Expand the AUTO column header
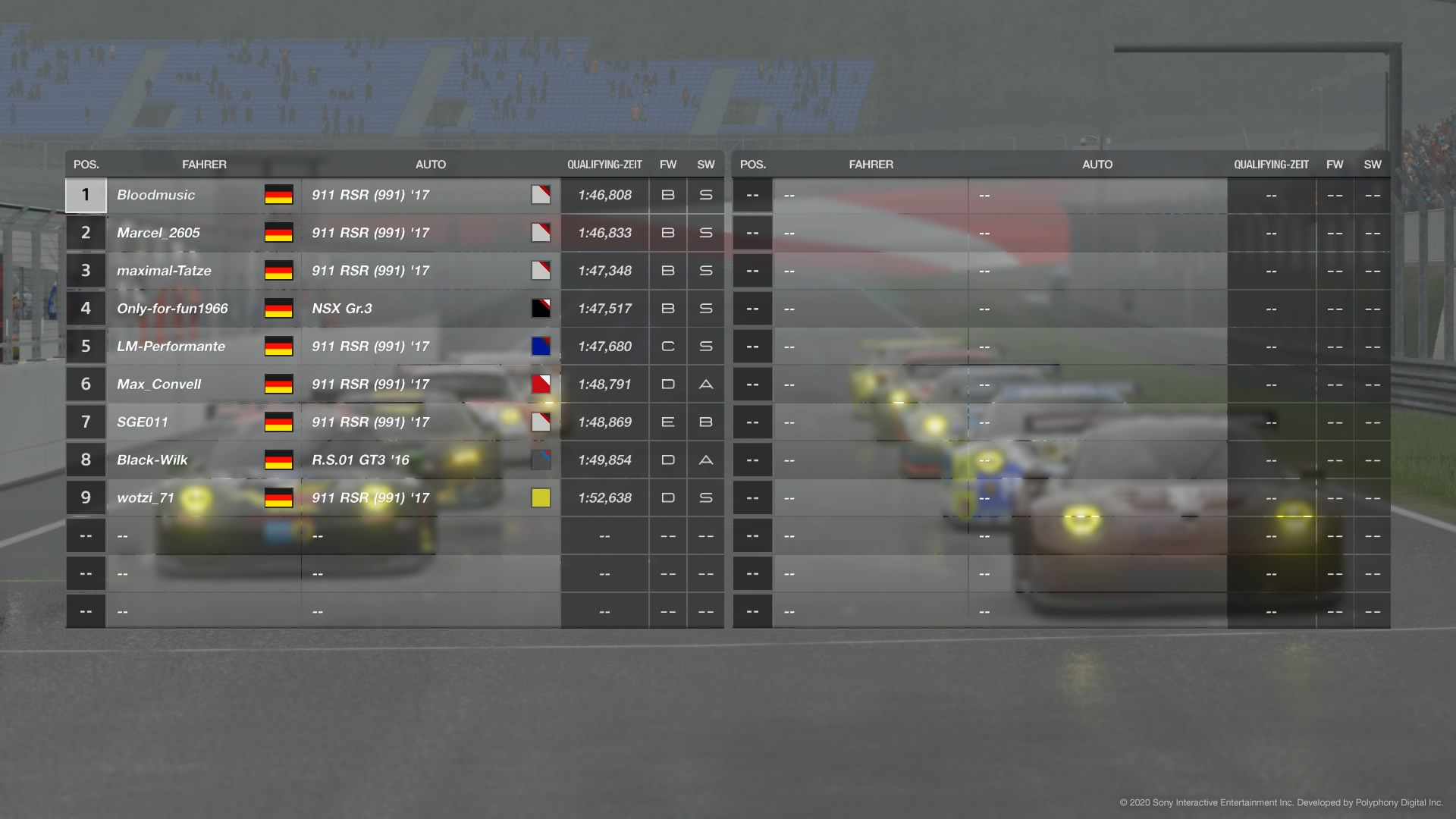Screen dimensions: 1456x819 coord(431,164)
